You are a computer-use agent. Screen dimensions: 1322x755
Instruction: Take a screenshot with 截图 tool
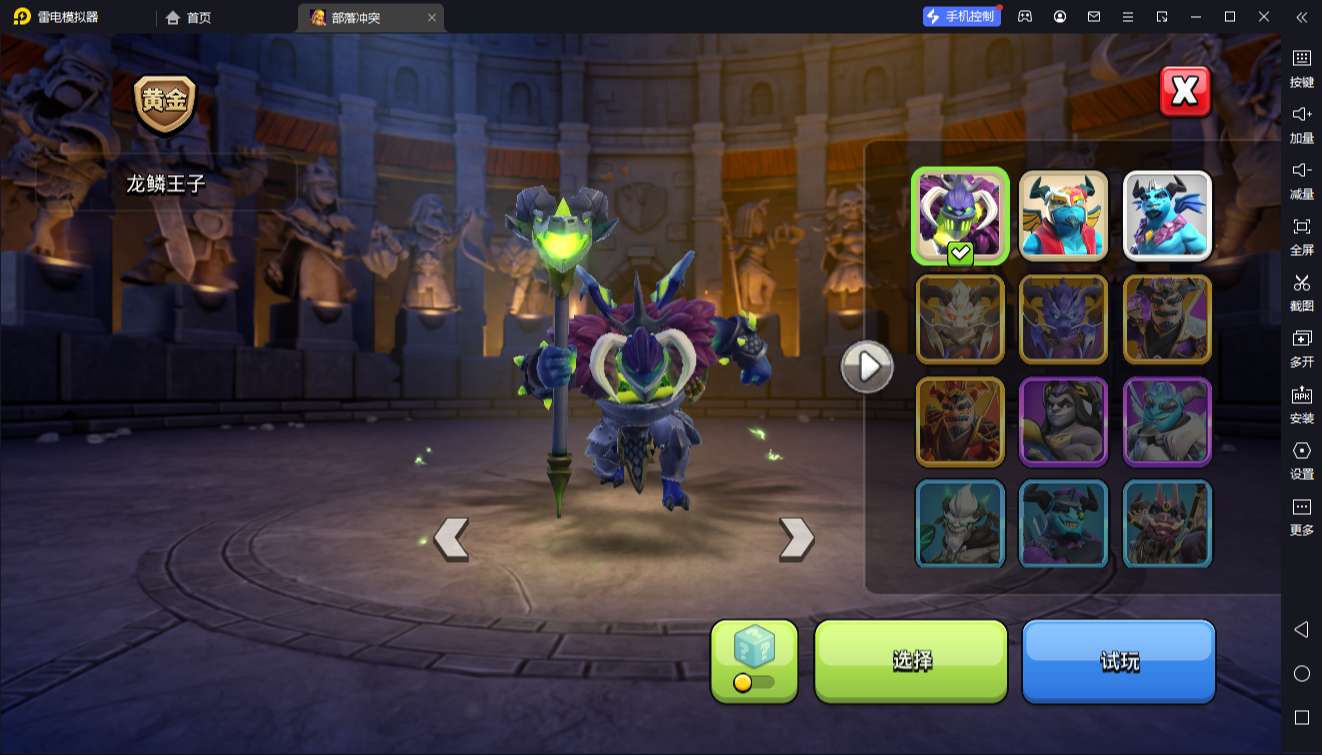(x=1301, y=291)
